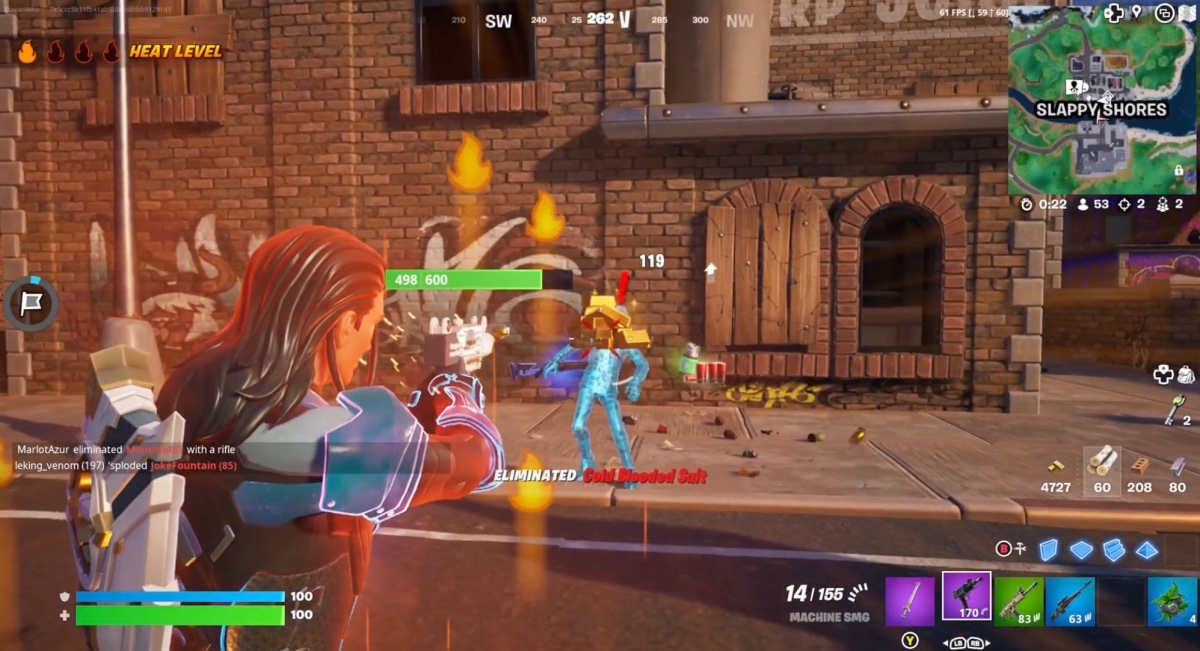Choose the leafy green consumable slot
Screen dimensions: 1200x651
point(1173,601)
